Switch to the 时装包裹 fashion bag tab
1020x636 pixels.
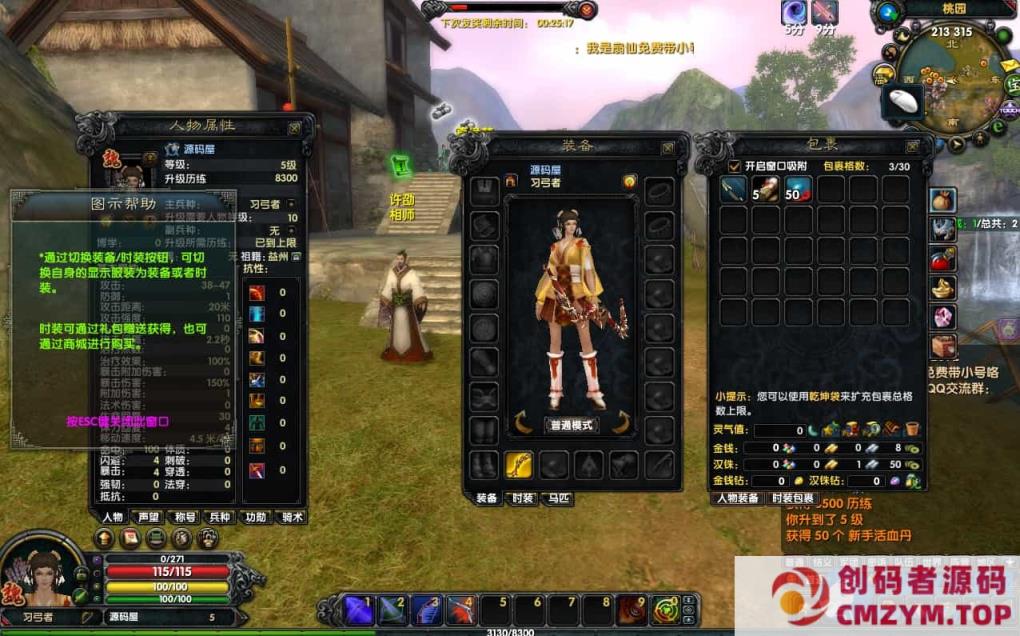coord(792,498)
